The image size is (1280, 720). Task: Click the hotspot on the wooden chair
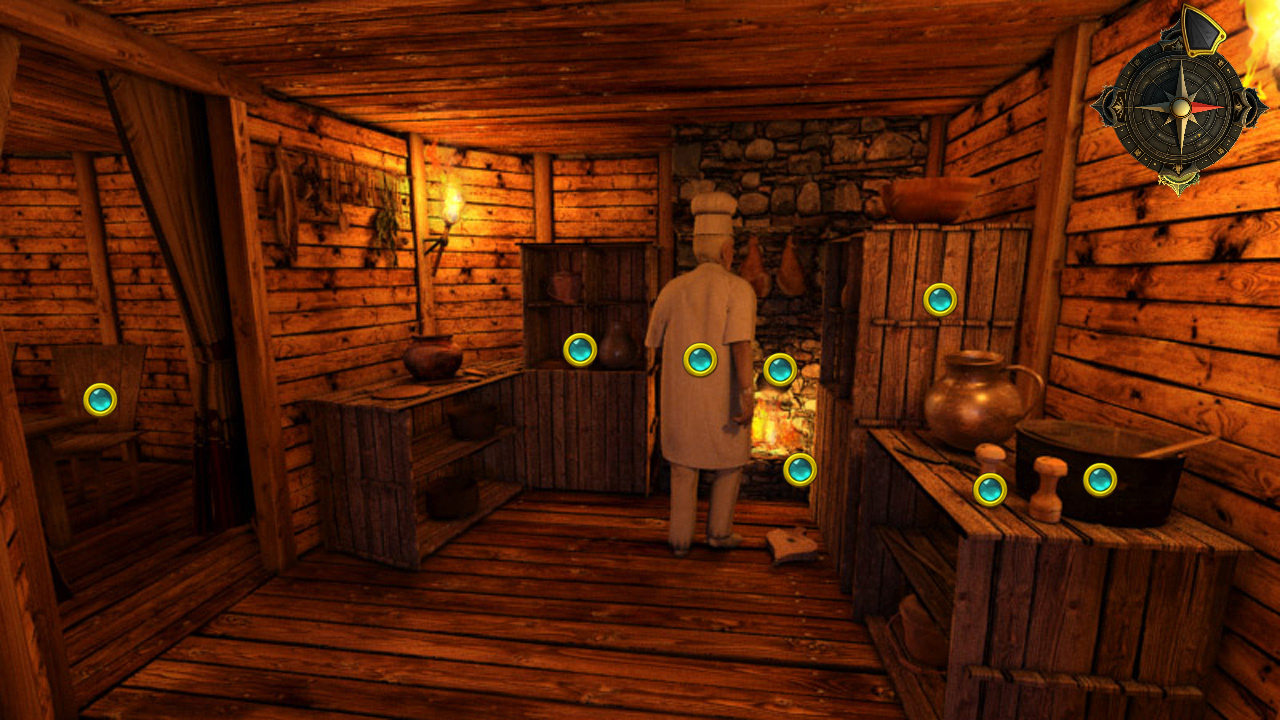100,400
